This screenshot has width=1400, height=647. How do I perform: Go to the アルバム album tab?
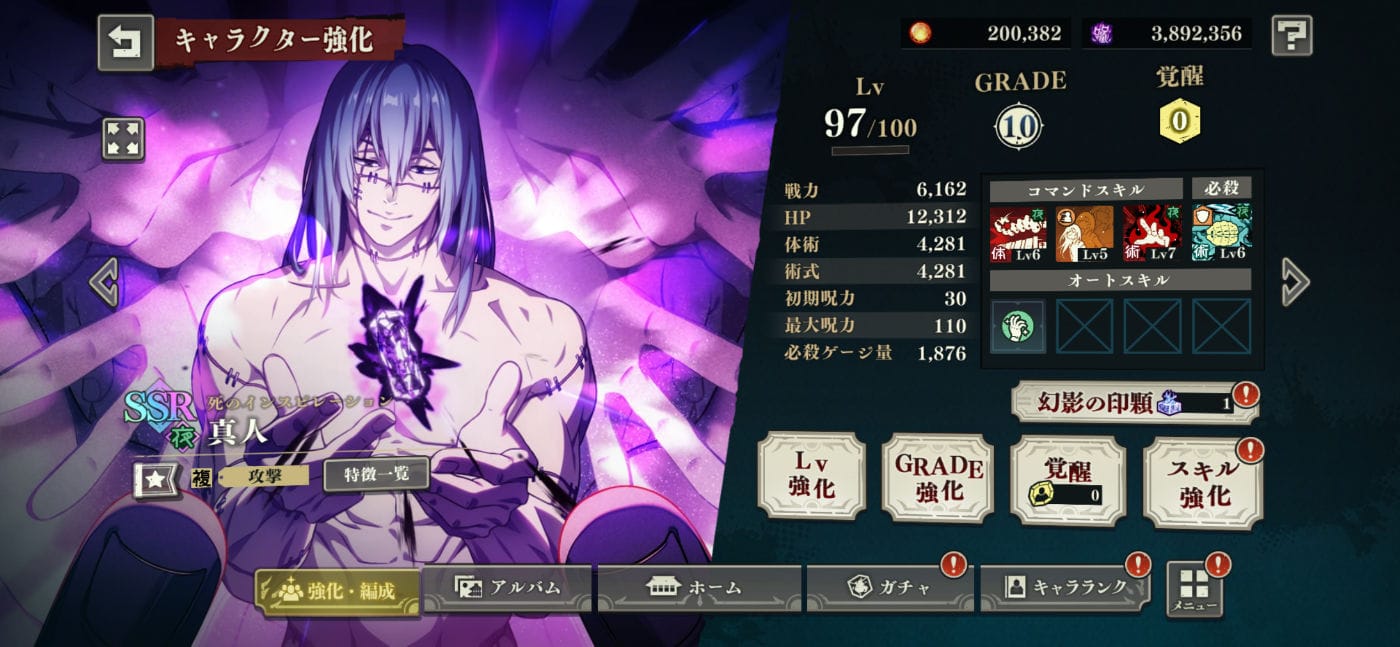tap(509, 588)
